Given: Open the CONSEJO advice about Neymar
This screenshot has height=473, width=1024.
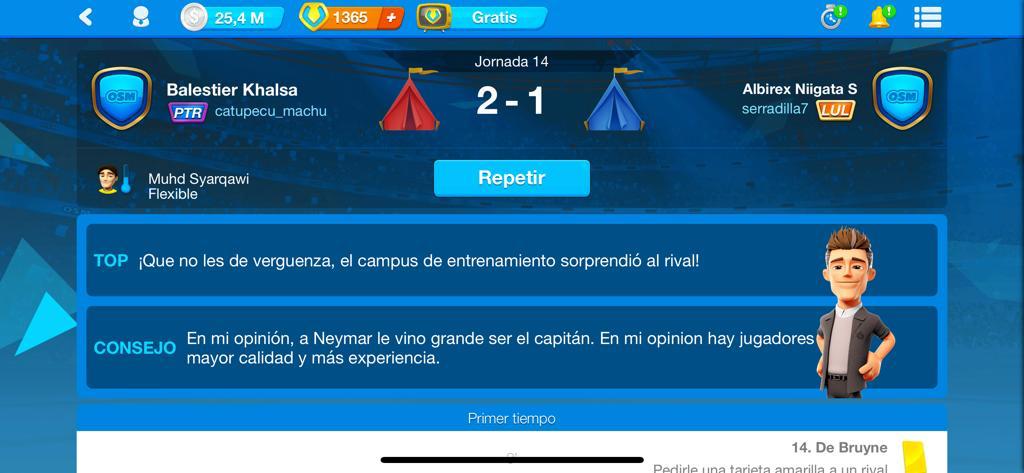Looking at the screenshot, I should 500,348.
